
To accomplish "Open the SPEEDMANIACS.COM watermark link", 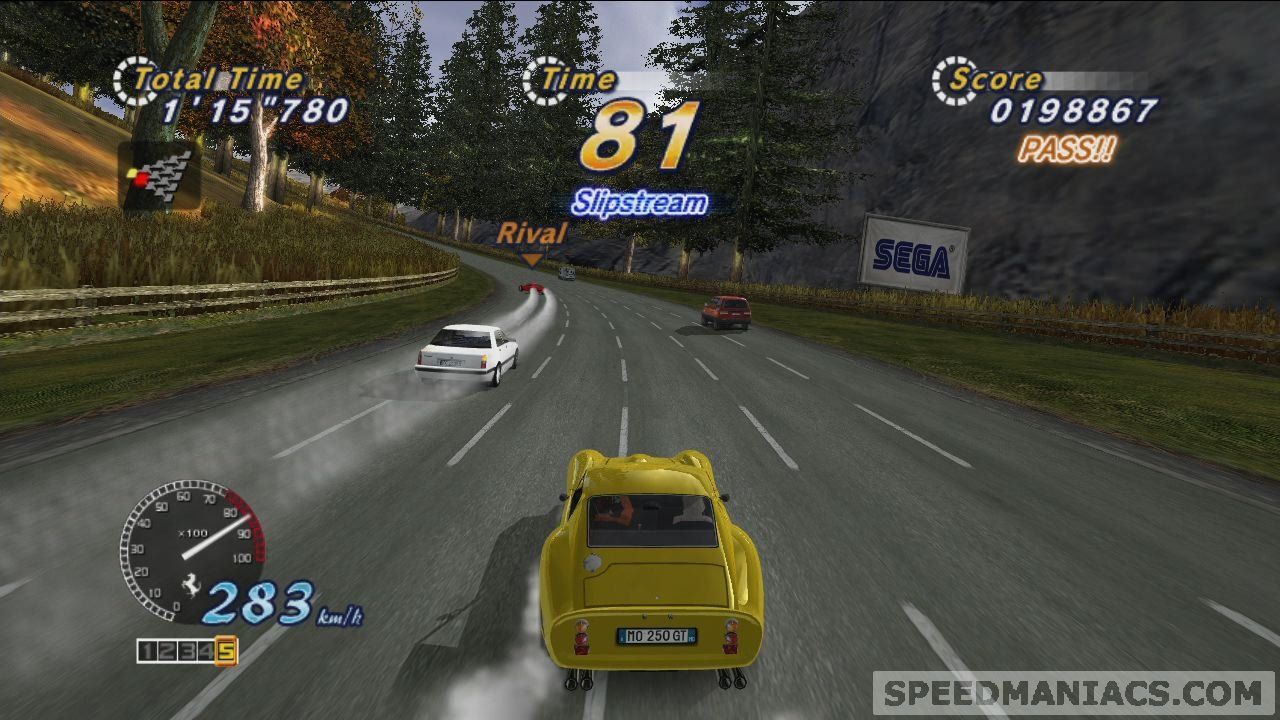I will 1075,693.
